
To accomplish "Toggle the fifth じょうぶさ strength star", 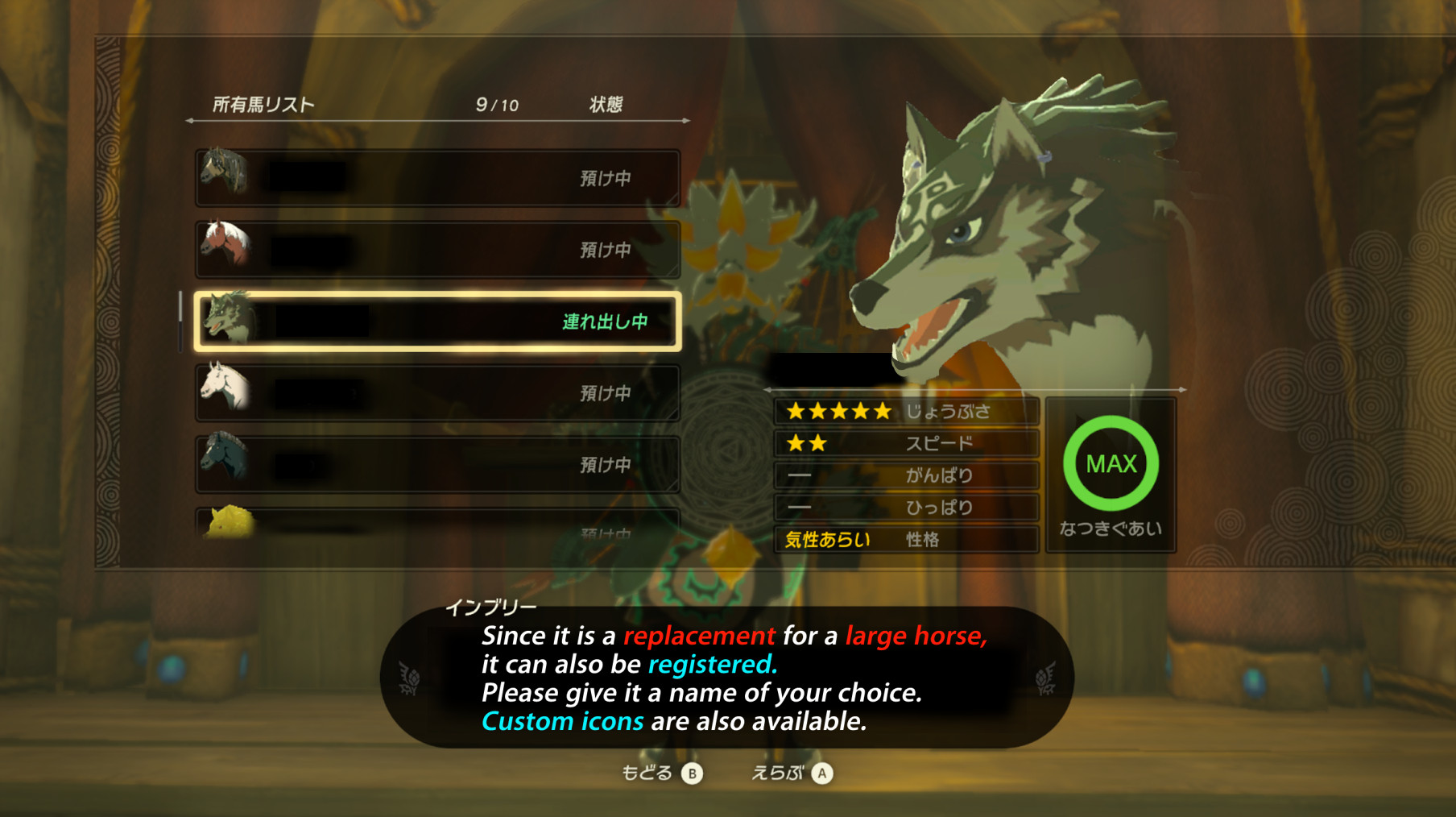I will 884,411.
